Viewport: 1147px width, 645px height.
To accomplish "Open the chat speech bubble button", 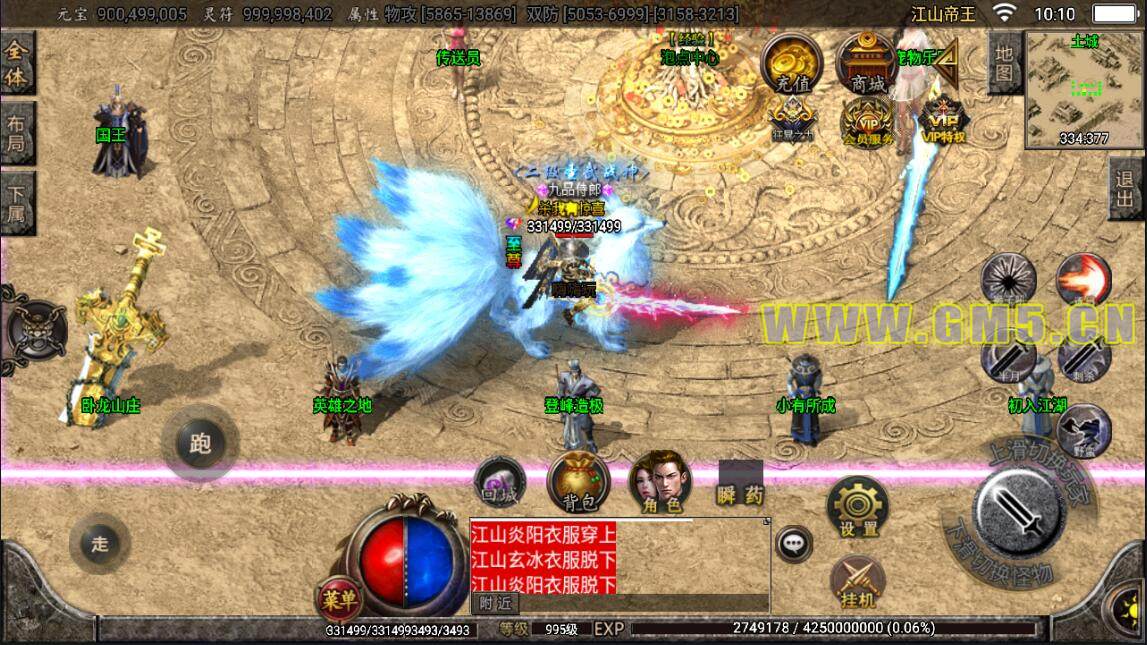I will click(x=794, y=544).
